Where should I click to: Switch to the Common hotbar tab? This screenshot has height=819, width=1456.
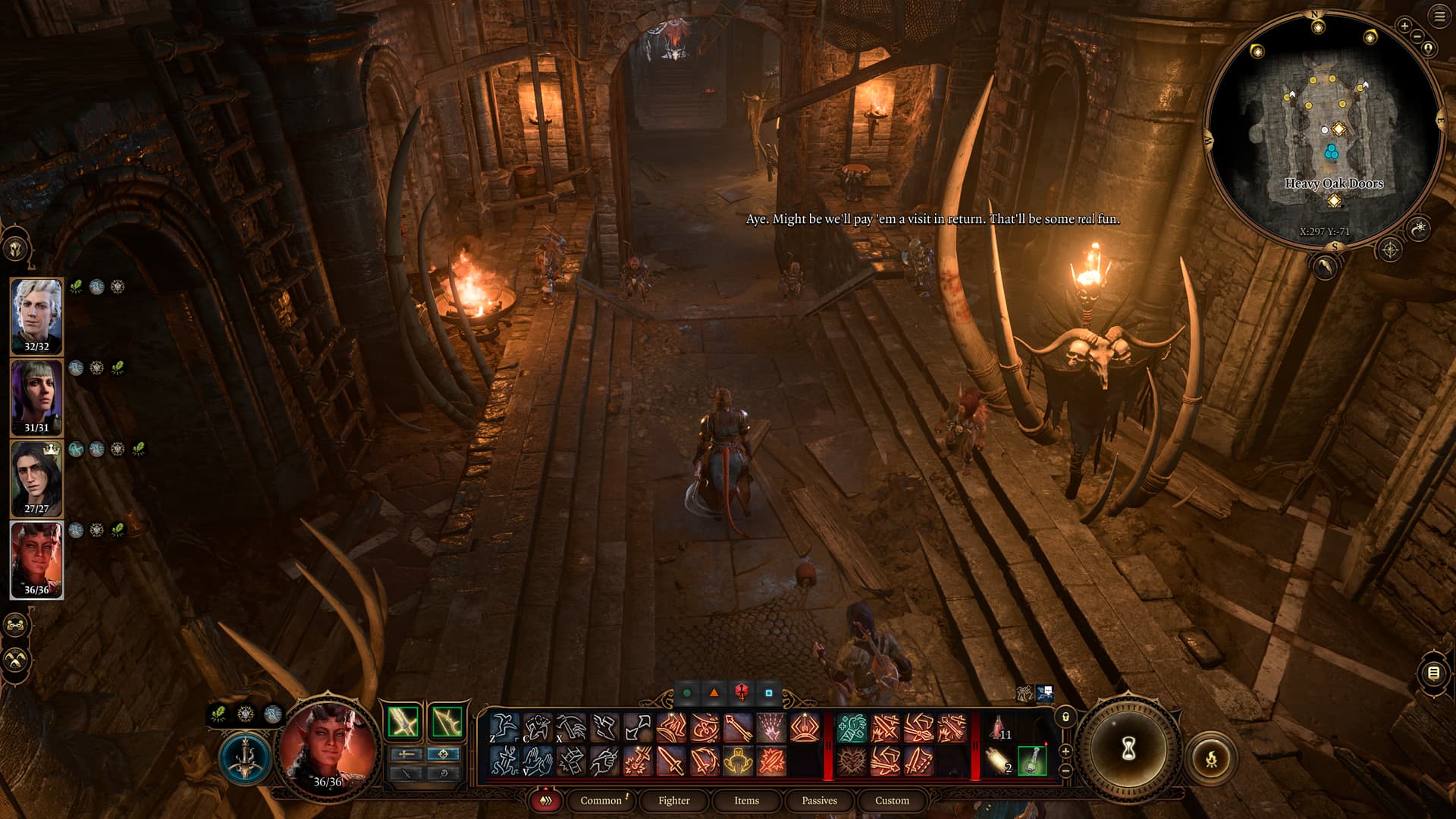coord(601,800)
